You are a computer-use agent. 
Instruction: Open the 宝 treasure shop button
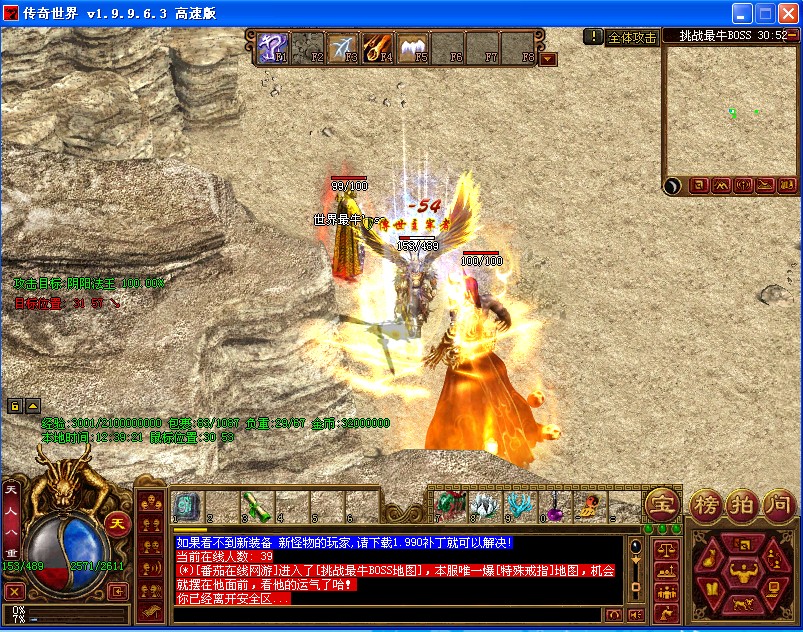(661, 503)
